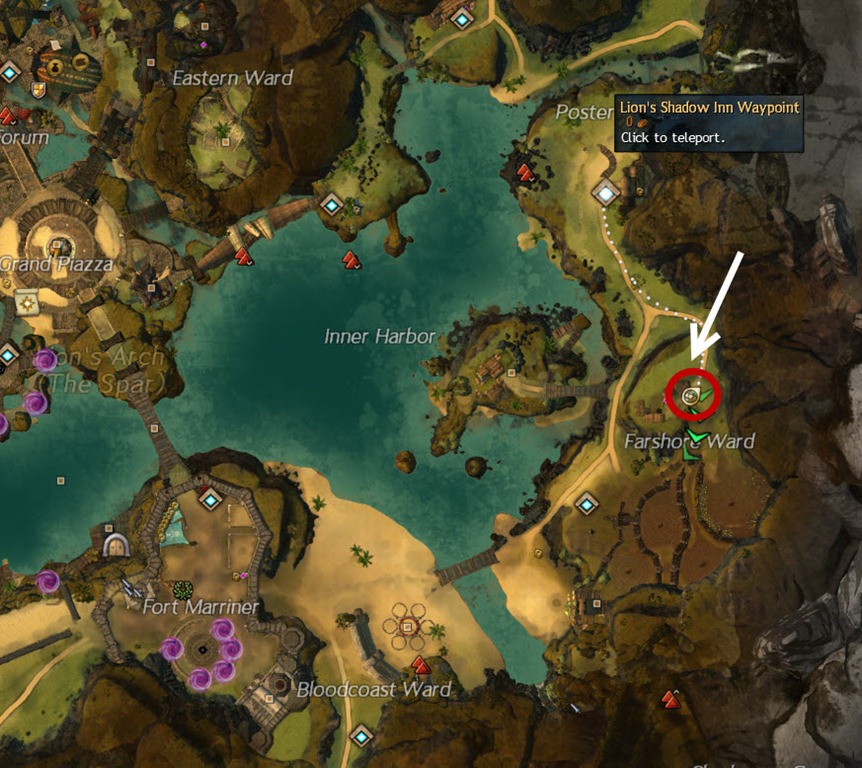This screenshot has height=768, width=862.
Task: Select the waypoint below Farshore Ward label
Action: pos(586,504)
